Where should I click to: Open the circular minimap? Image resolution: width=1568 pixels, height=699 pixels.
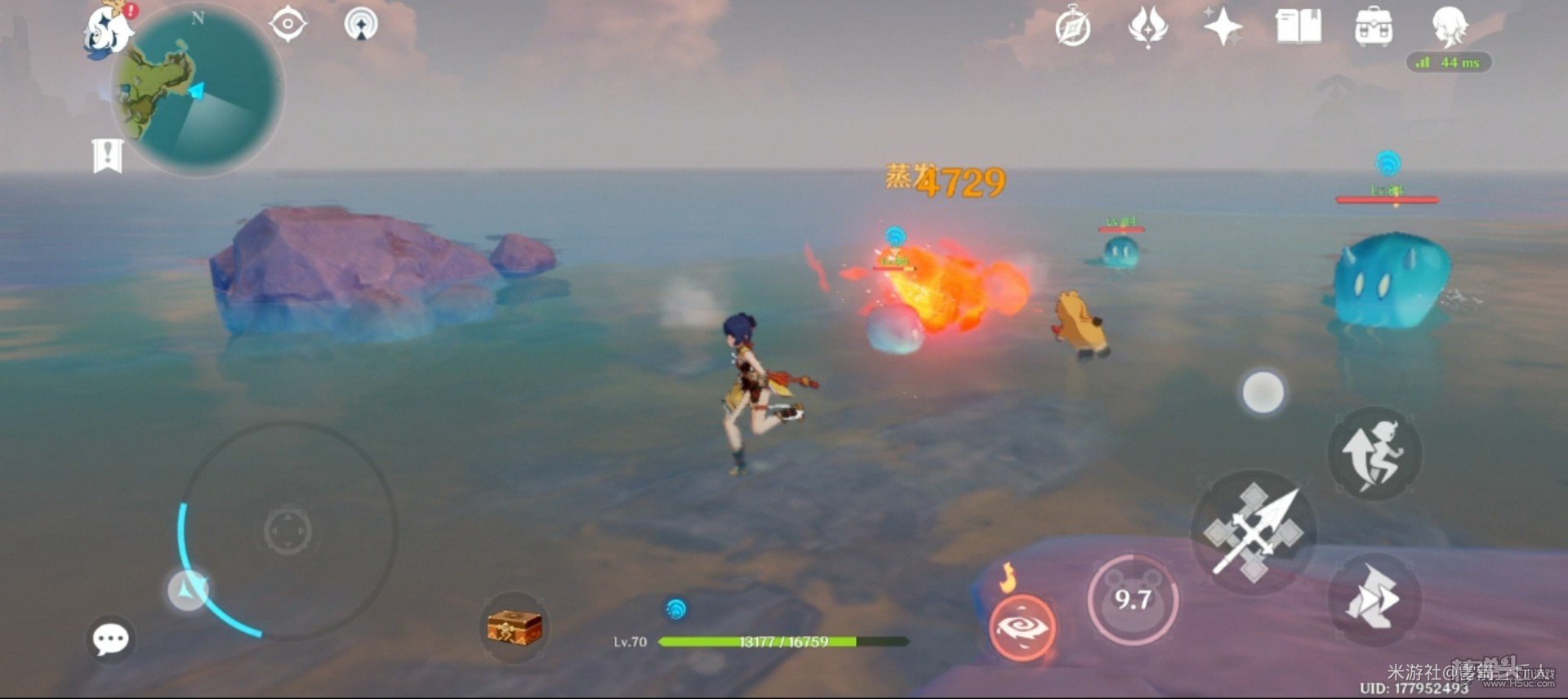[x=198, y=91]
